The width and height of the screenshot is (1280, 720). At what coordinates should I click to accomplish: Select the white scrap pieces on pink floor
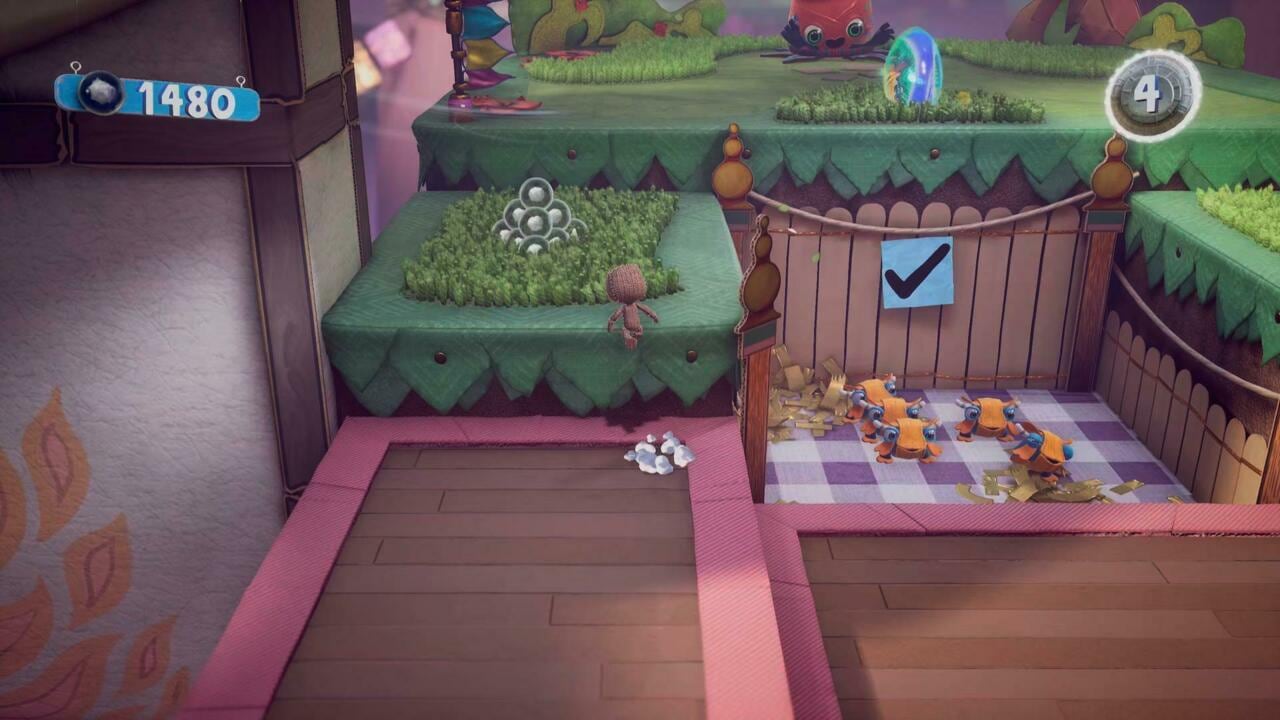pos(660,451)
